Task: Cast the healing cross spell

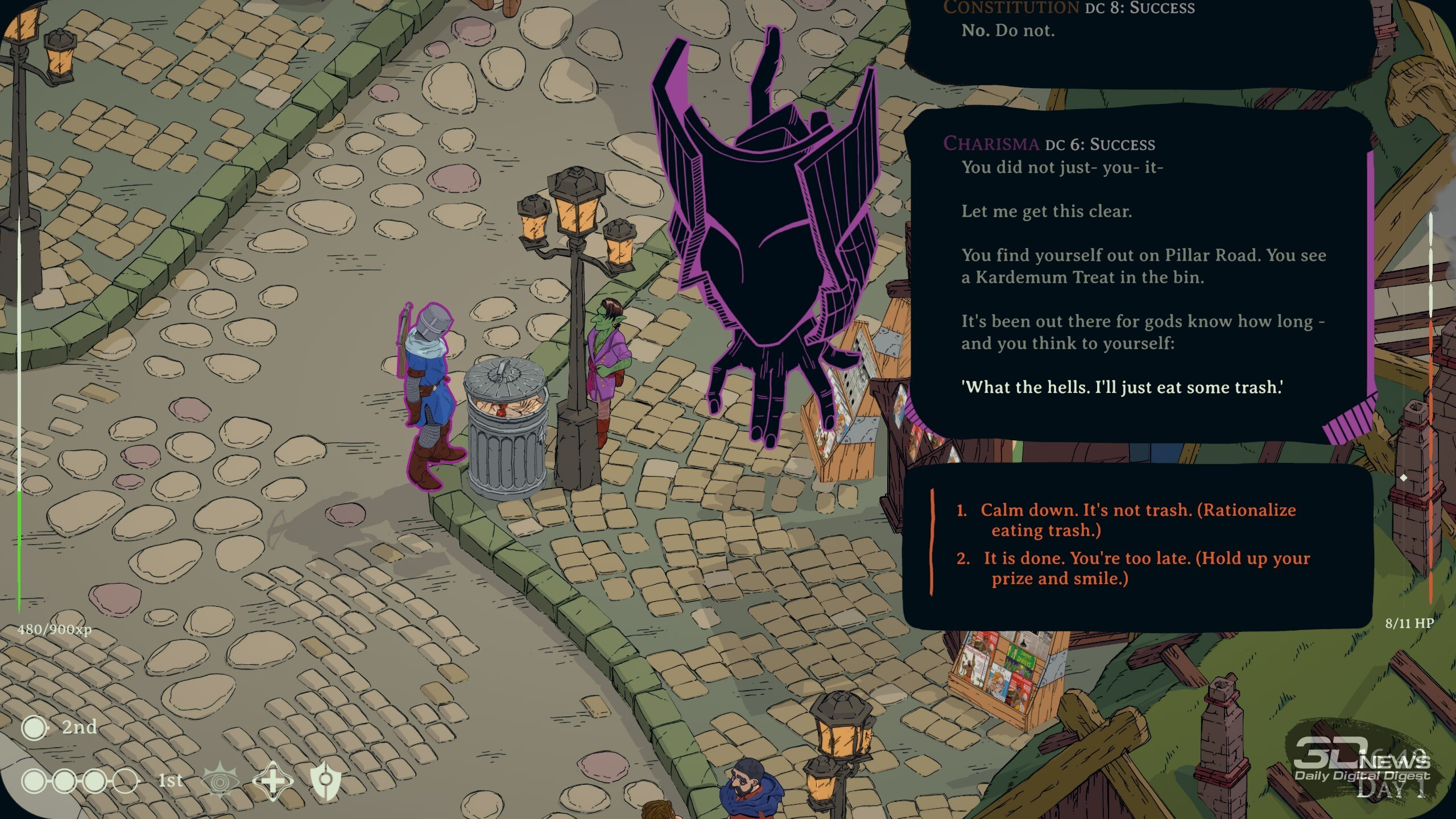Action: [x=273, y=780]
